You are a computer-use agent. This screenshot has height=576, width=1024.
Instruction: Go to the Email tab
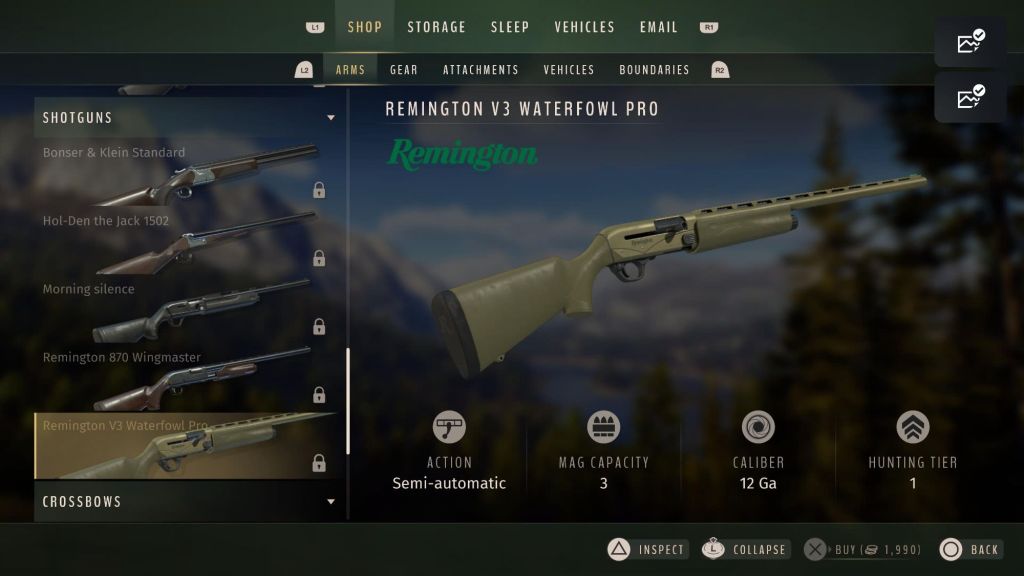pos(659,27)
